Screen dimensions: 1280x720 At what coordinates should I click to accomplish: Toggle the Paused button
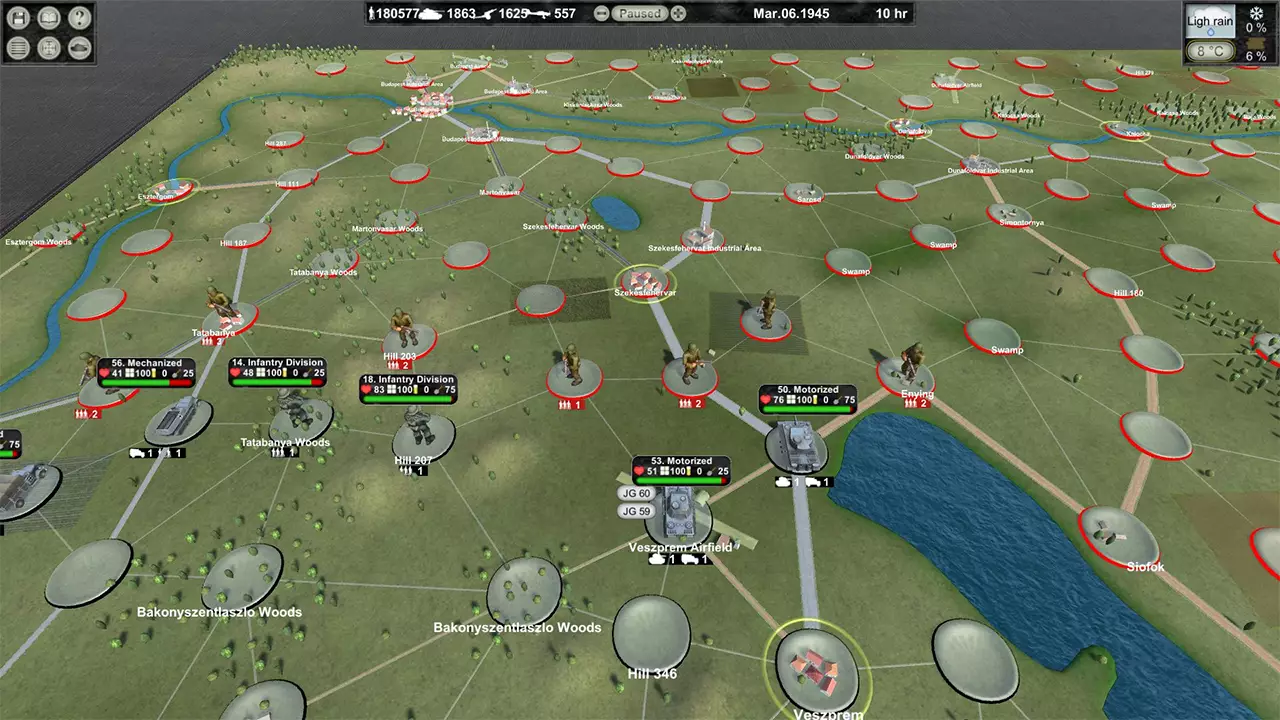point(640,14)
